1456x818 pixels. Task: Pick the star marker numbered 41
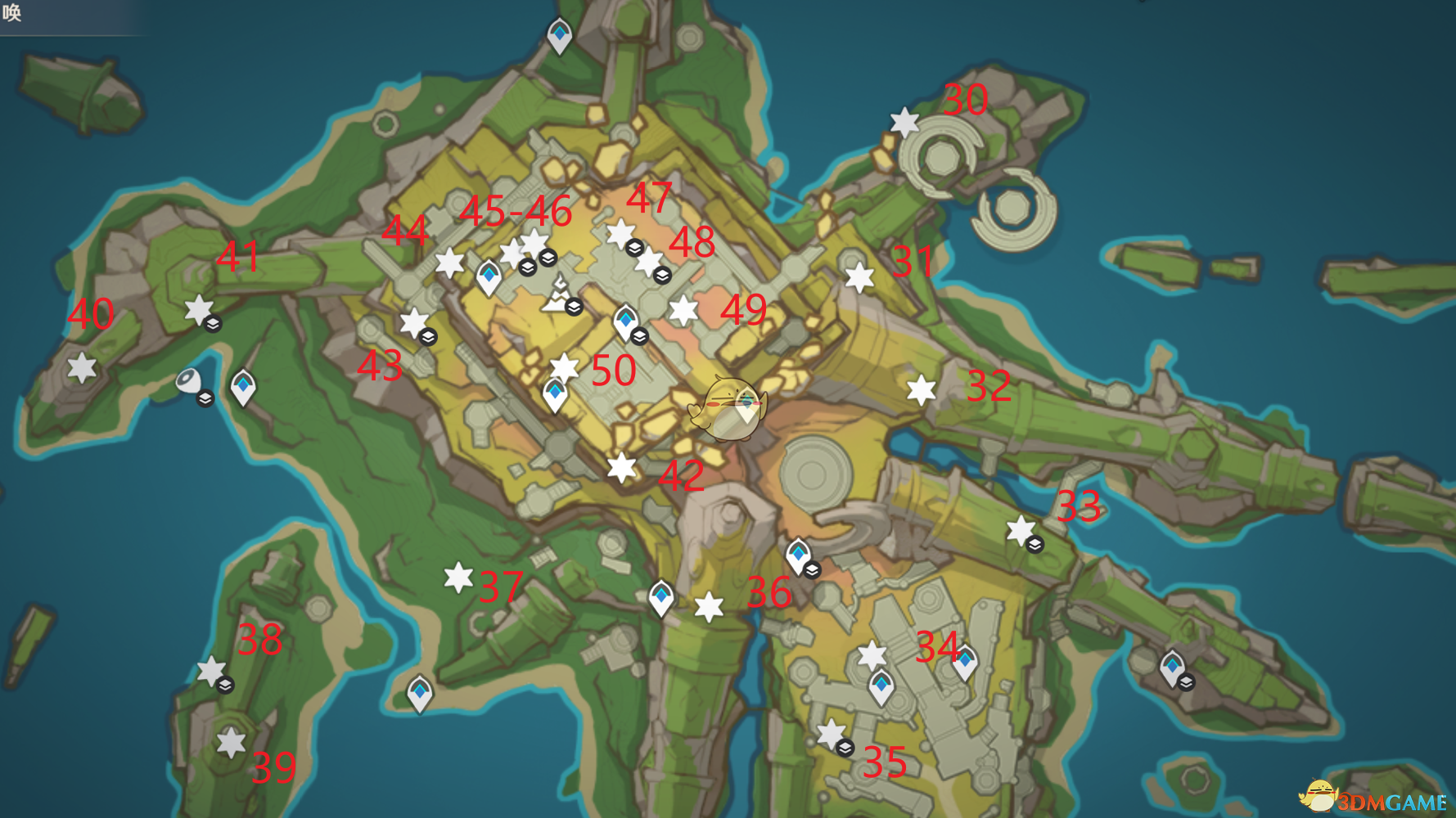(x=198, y=309)
